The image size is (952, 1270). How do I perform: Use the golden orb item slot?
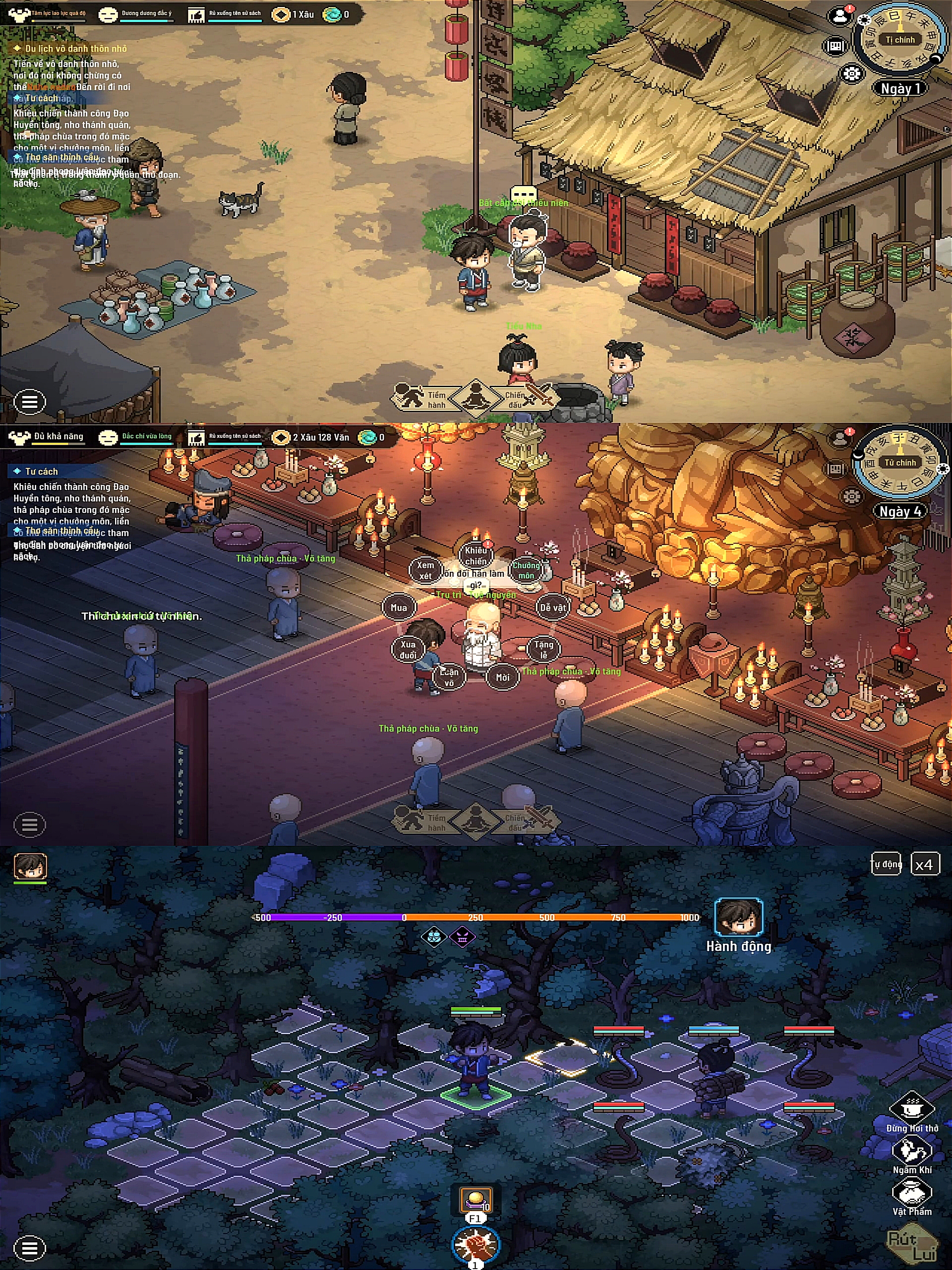click(476, 1199)
